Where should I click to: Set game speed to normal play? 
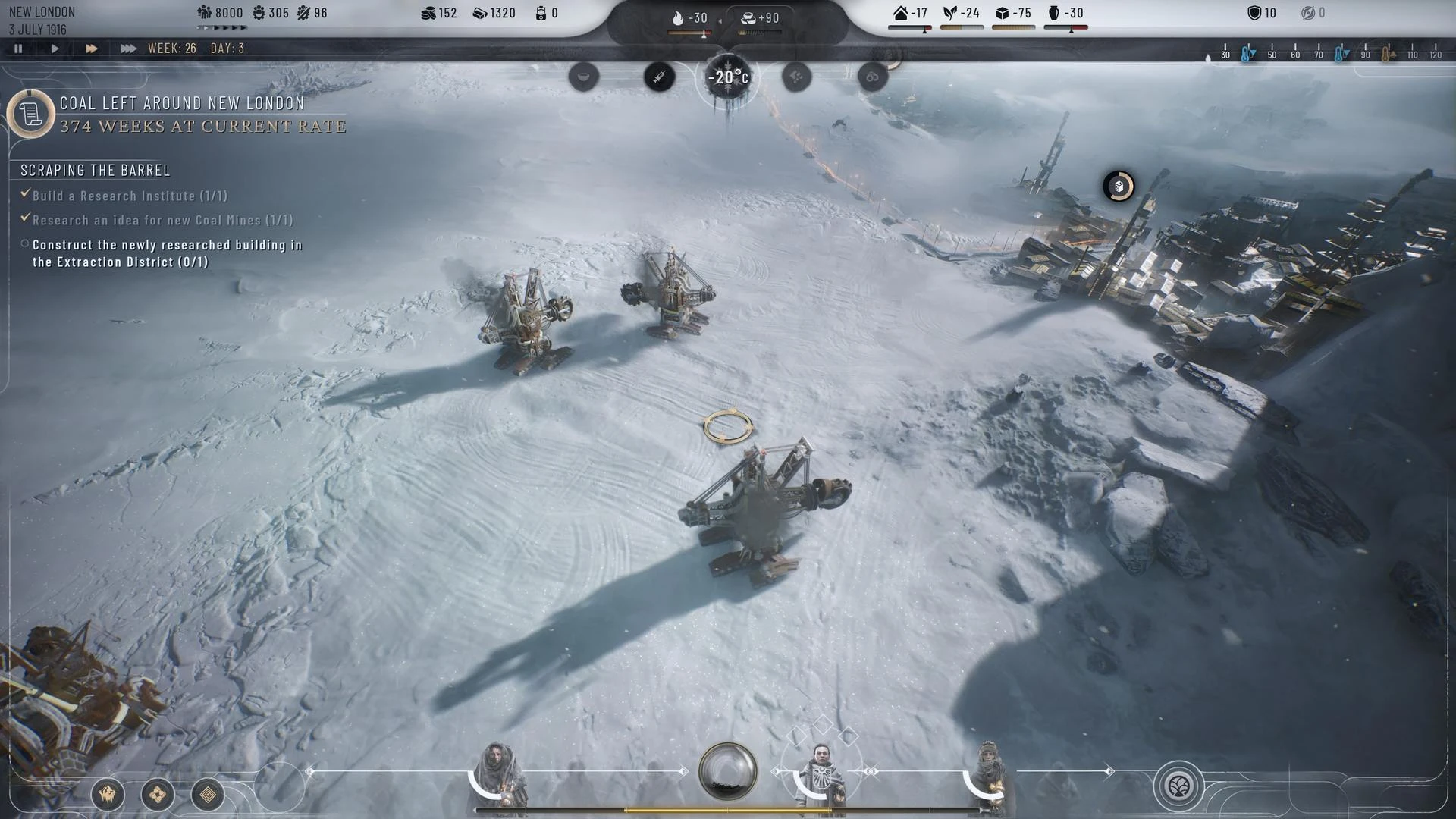point(55,49)
